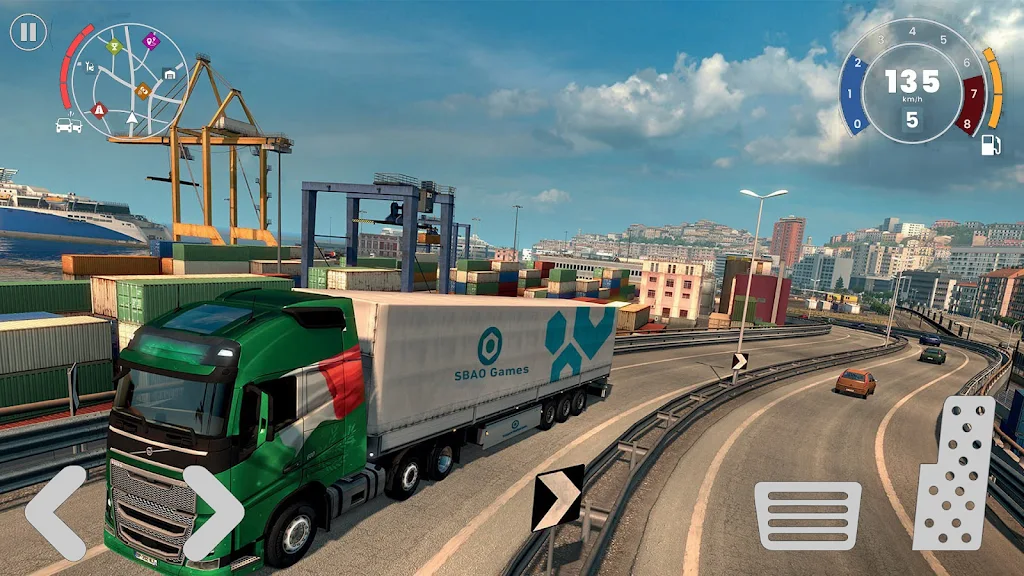The image size is (1024, 576).
Task: Open the circular minimap
Action: (x=131, y=80)
